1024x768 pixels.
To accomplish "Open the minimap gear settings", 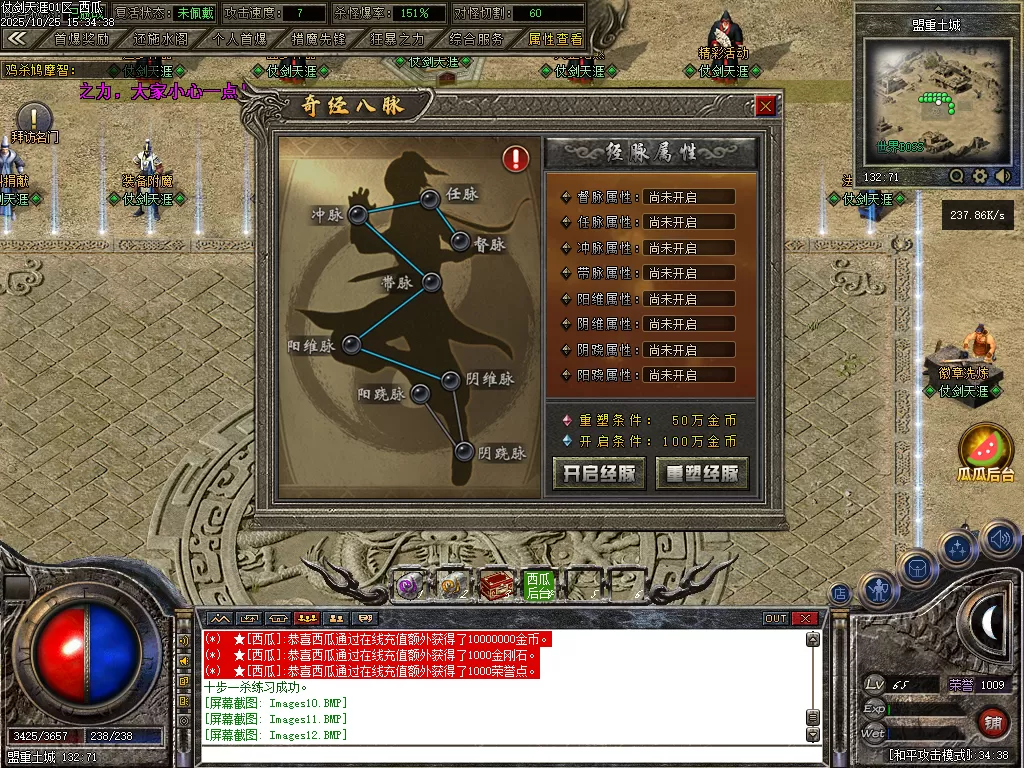I will coord(980,176).
